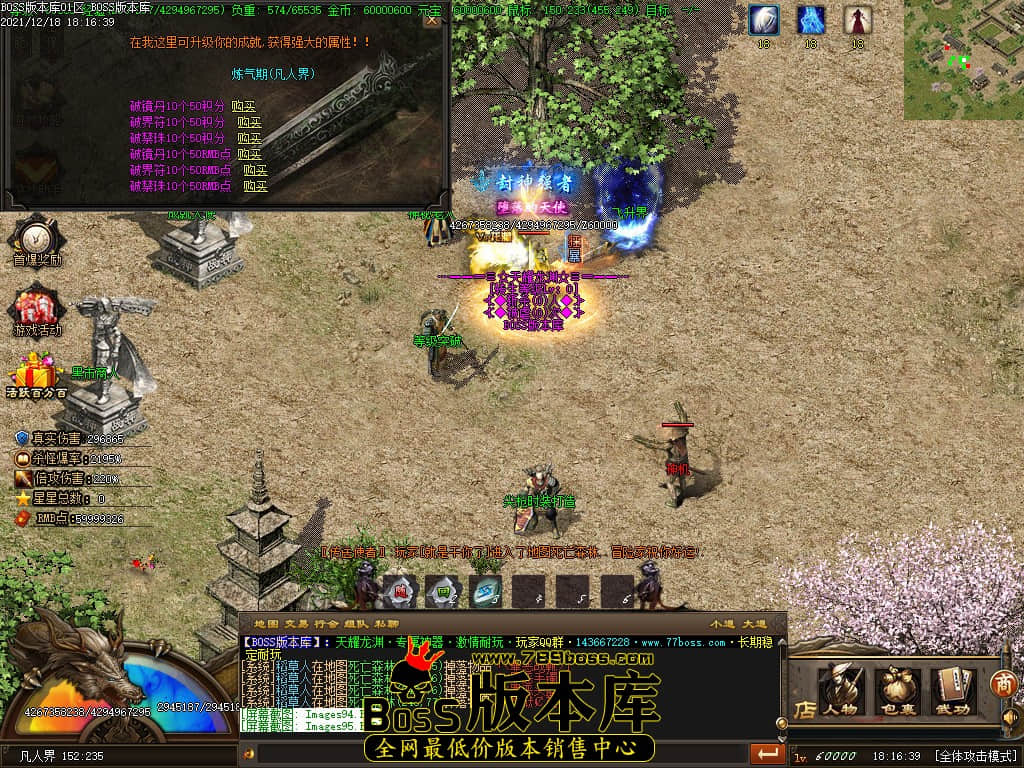Open the 活跃百分百 gift box icon
The image size is (1024, 768).
point(36,376)
